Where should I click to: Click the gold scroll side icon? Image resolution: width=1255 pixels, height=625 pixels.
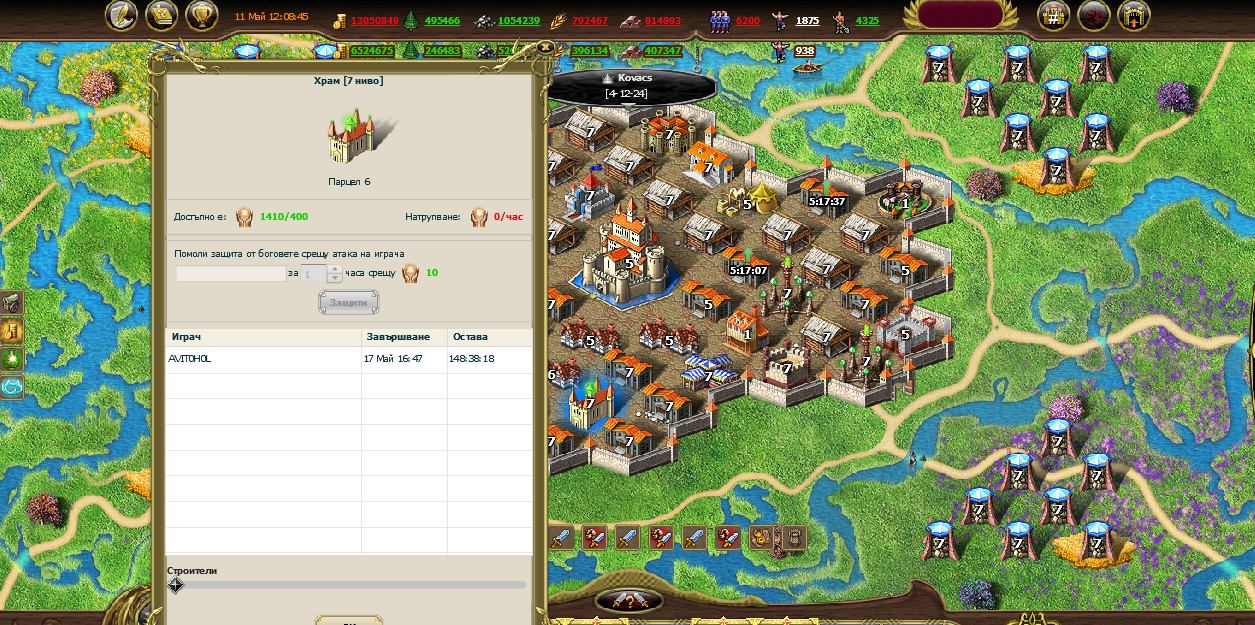[12, 330]
